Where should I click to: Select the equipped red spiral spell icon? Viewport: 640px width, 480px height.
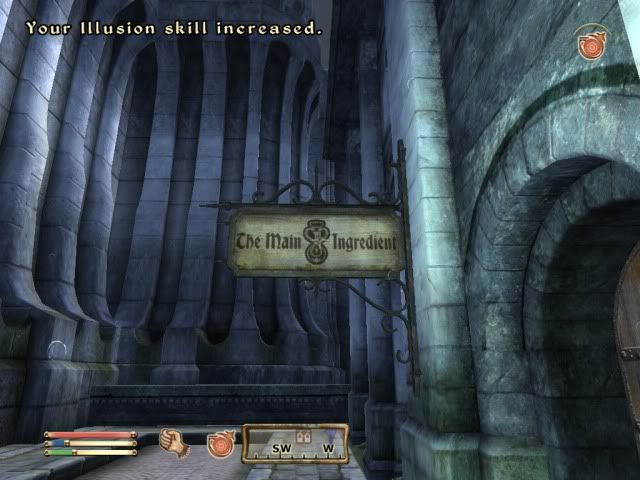click(220, 443)
